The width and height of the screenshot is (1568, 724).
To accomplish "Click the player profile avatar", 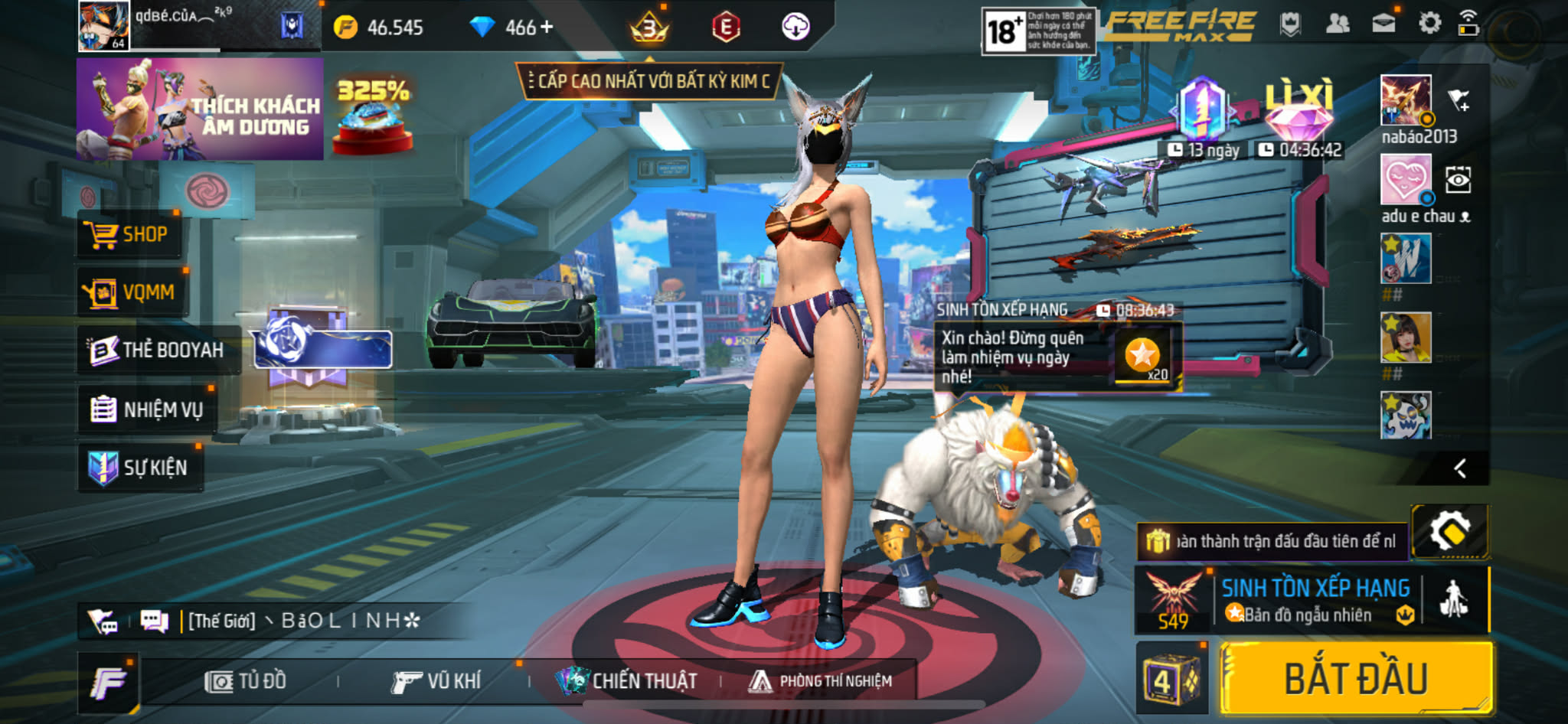I will (x=103, y=26).
